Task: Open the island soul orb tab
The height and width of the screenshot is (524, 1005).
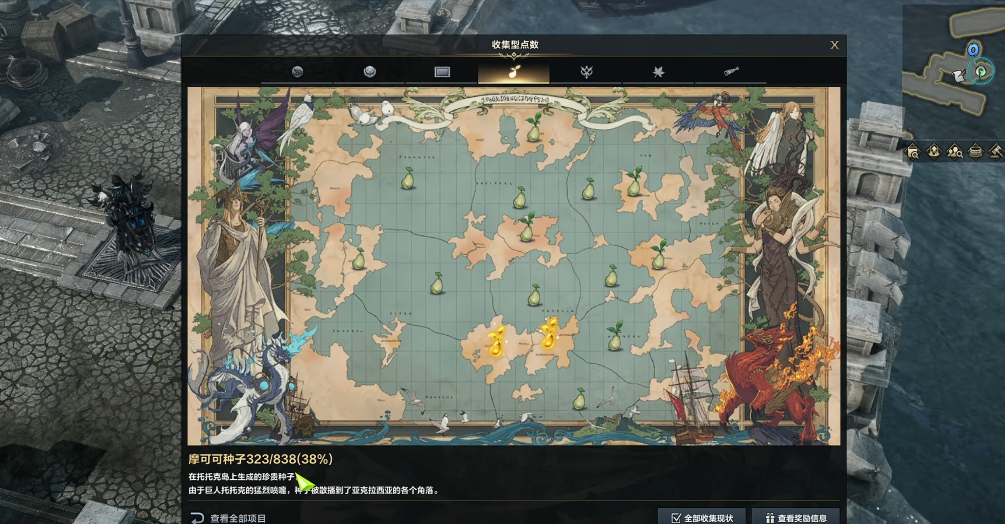Action: click(x=297, y=72)
